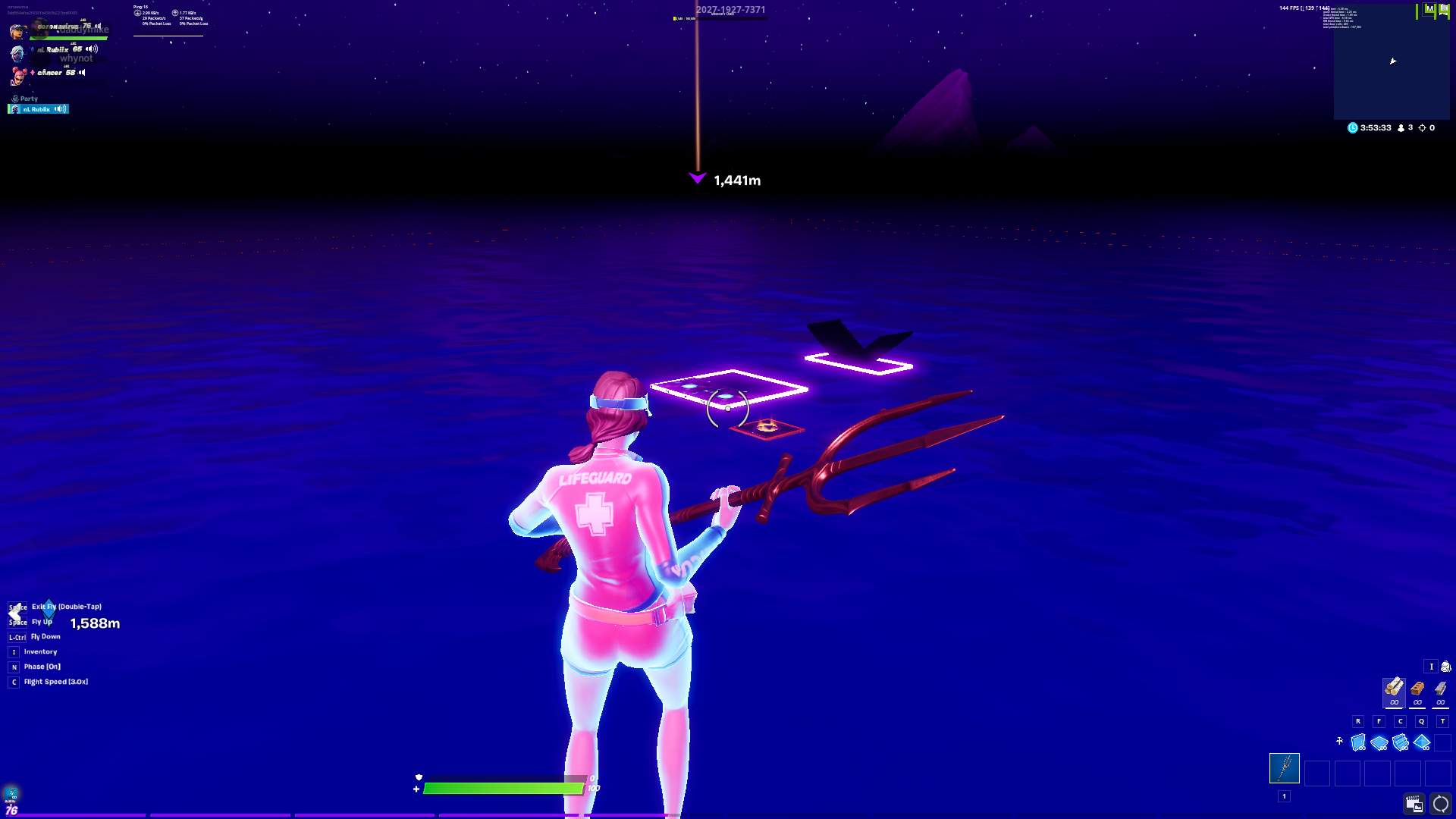Select the wall build piece icon
1456x819 pixels.
tap(1357, 742)
